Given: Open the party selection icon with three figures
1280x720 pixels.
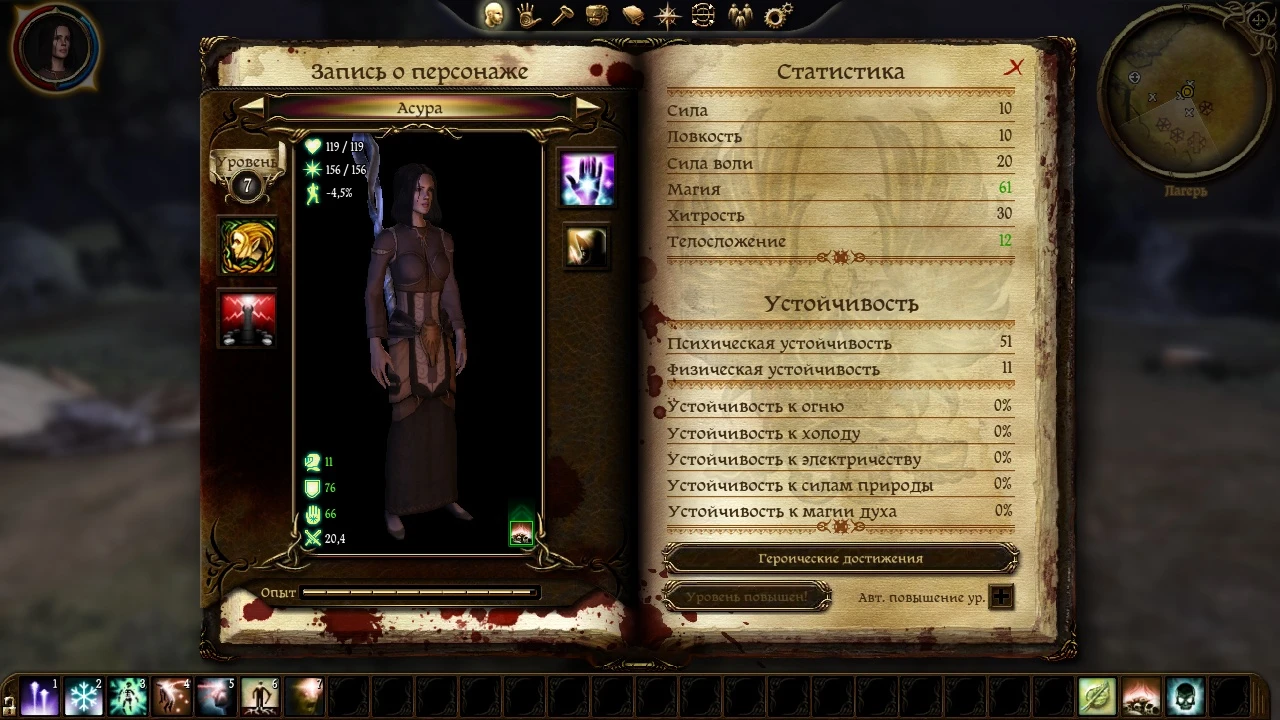Looking at the screenshot, I should coord(741,14).
